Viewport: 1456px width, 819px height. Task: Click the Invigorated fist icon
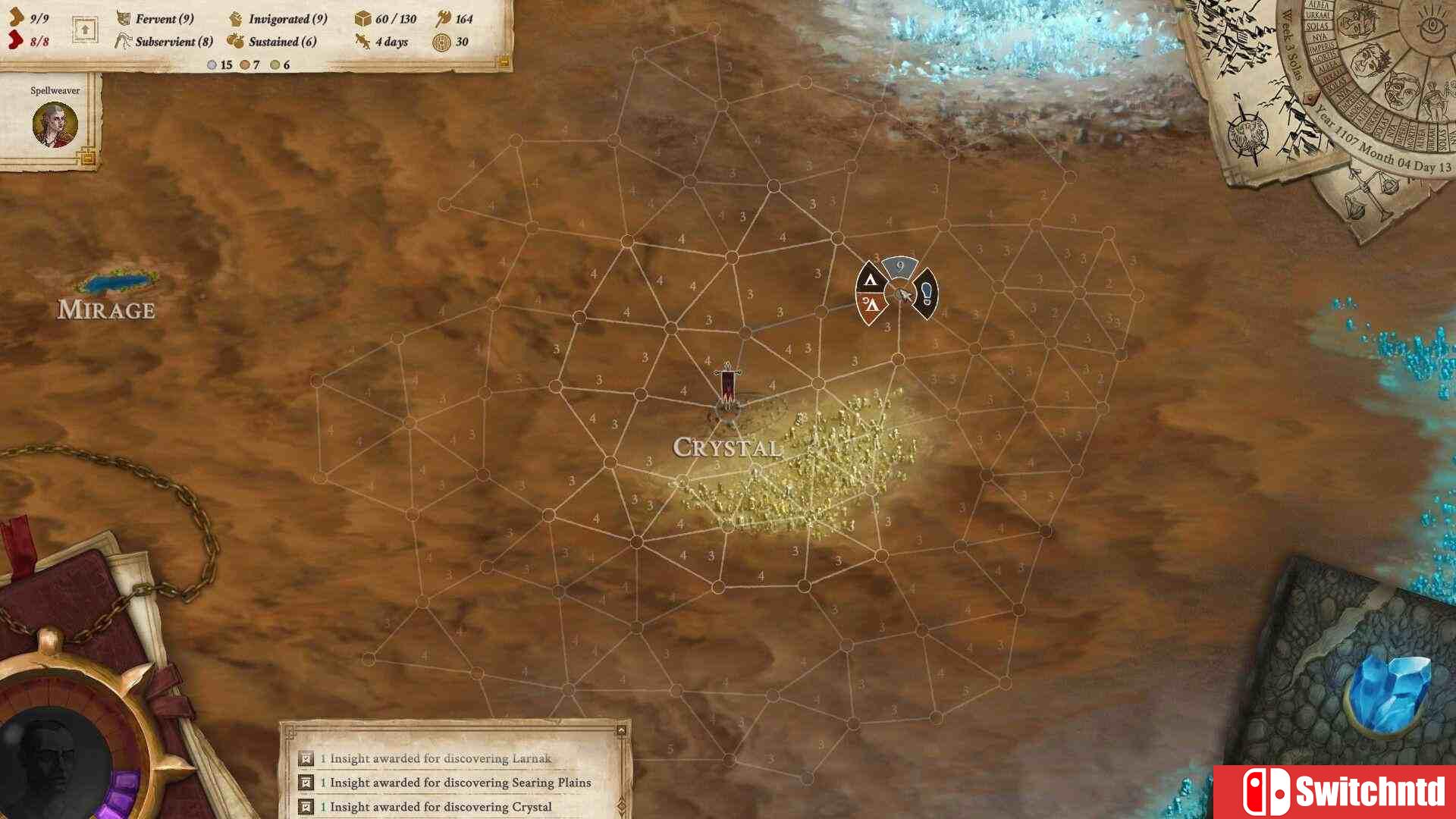(237, 19)
